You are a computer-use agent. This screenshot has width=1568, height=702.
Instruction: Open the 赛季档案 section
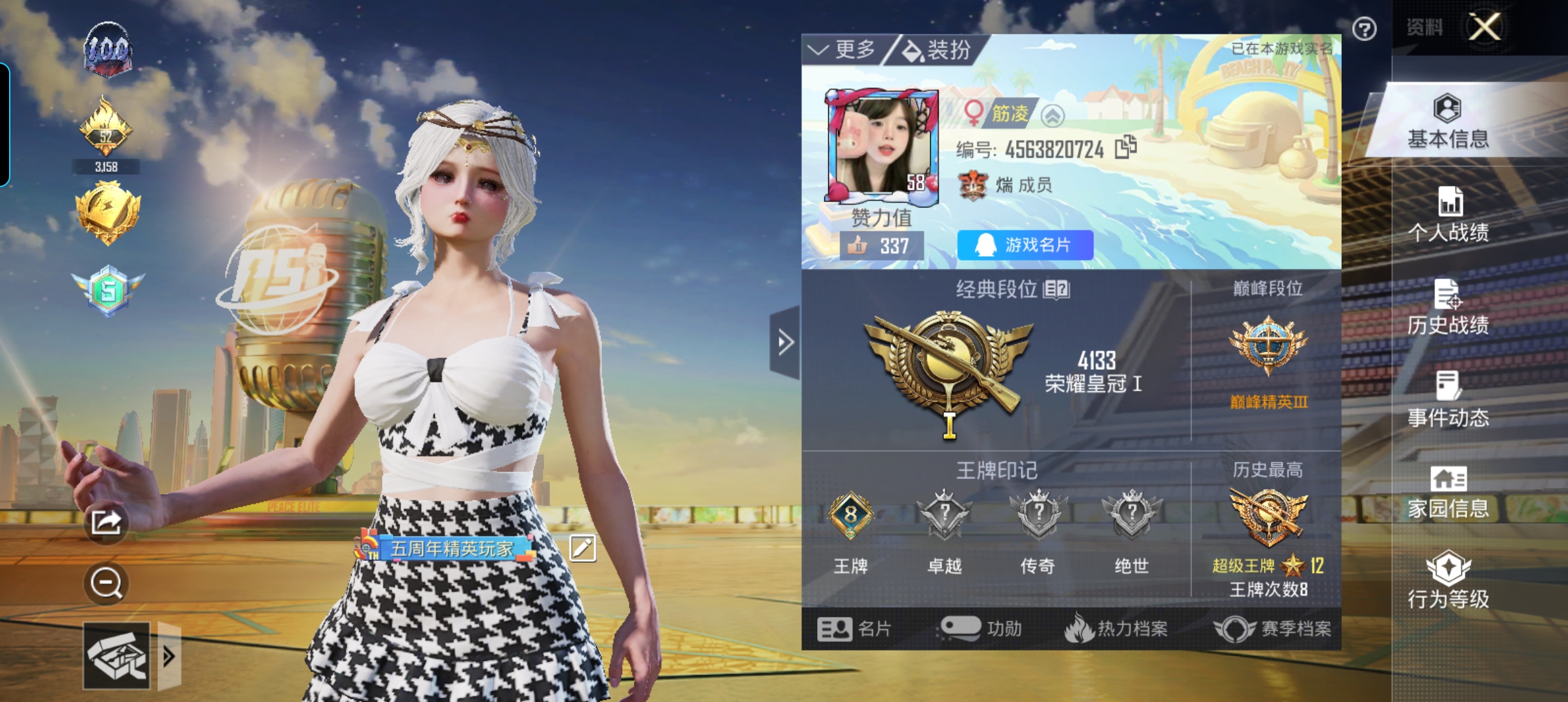[1273, 629]
